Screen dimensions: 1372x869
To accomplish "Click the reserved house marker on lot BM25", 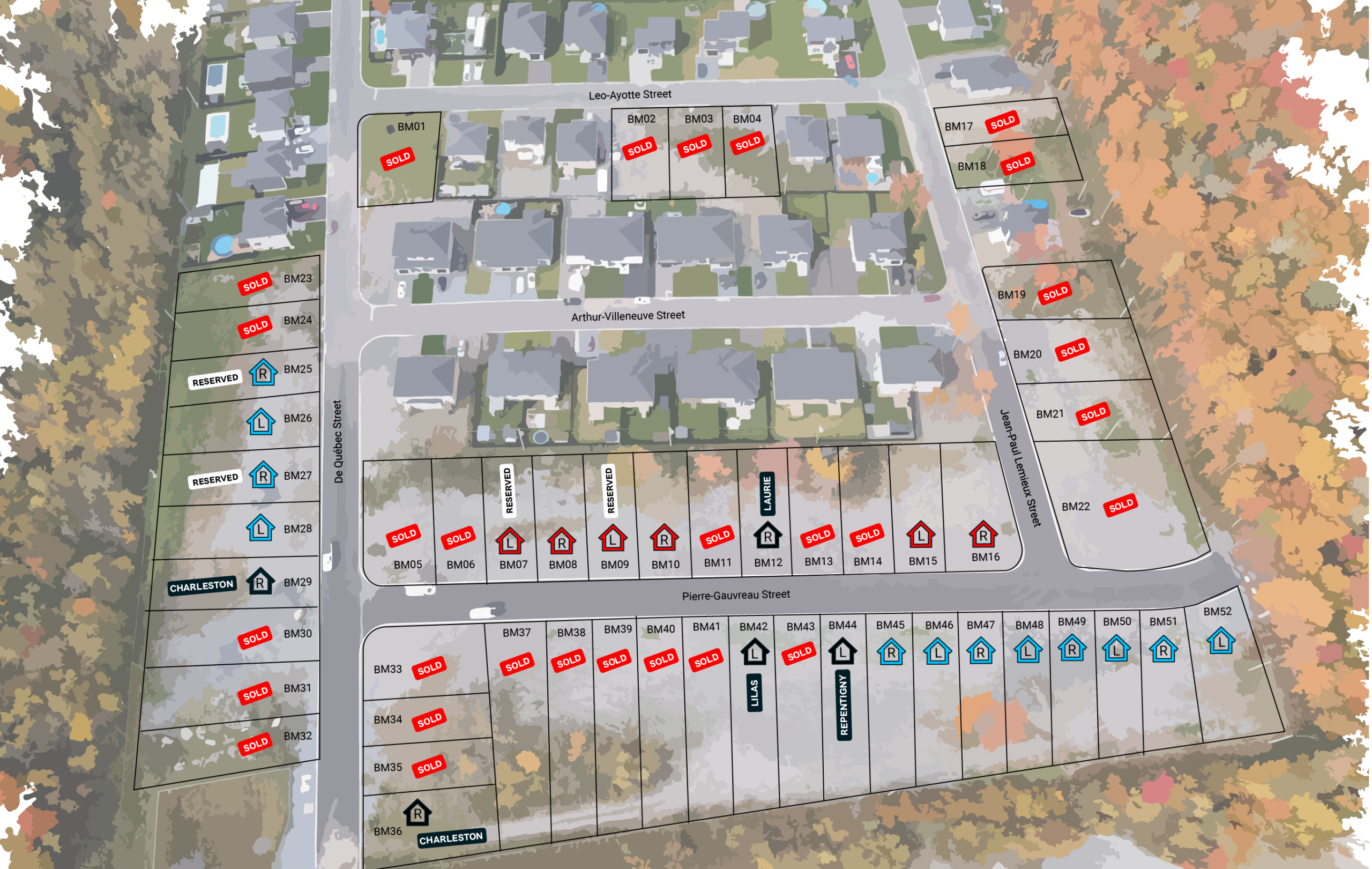I will coord(263,373).
